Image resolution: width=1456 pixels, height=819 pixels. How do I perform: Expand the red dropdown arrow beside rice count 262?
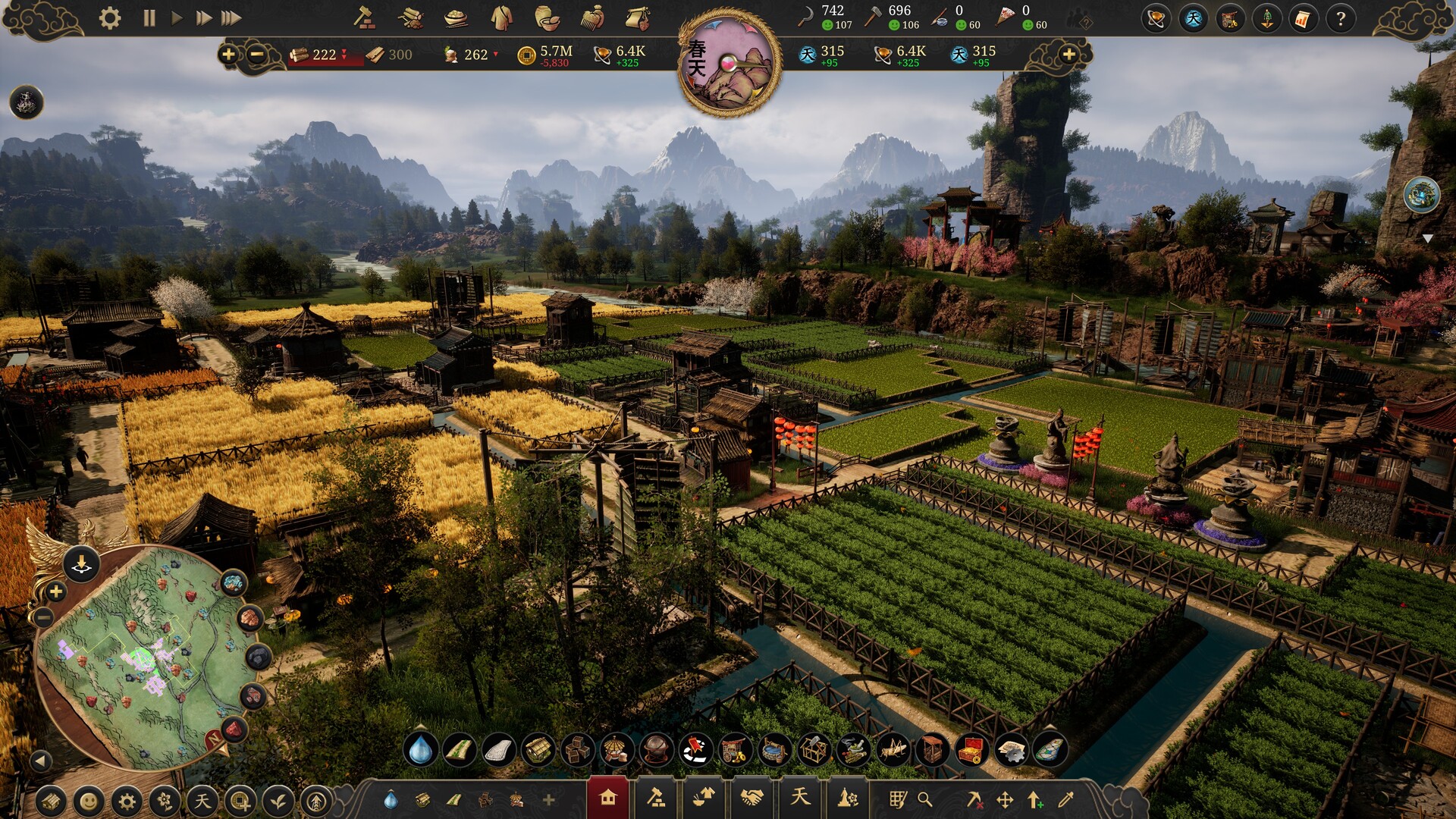tap(497, 55)
